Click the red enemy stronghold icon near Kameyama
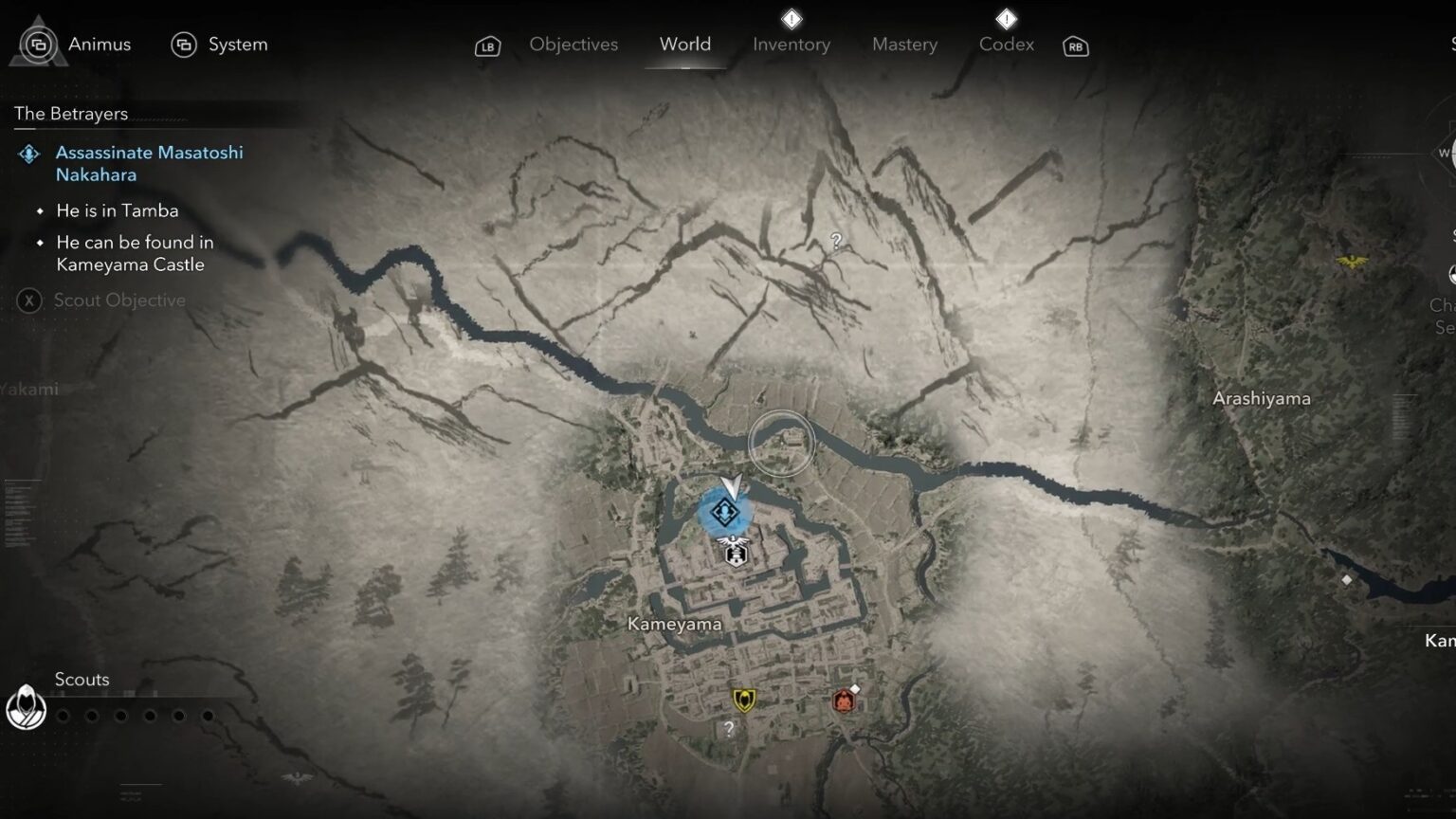The height and width of the screenshot is (819, 1456). [x=843, y=699]
